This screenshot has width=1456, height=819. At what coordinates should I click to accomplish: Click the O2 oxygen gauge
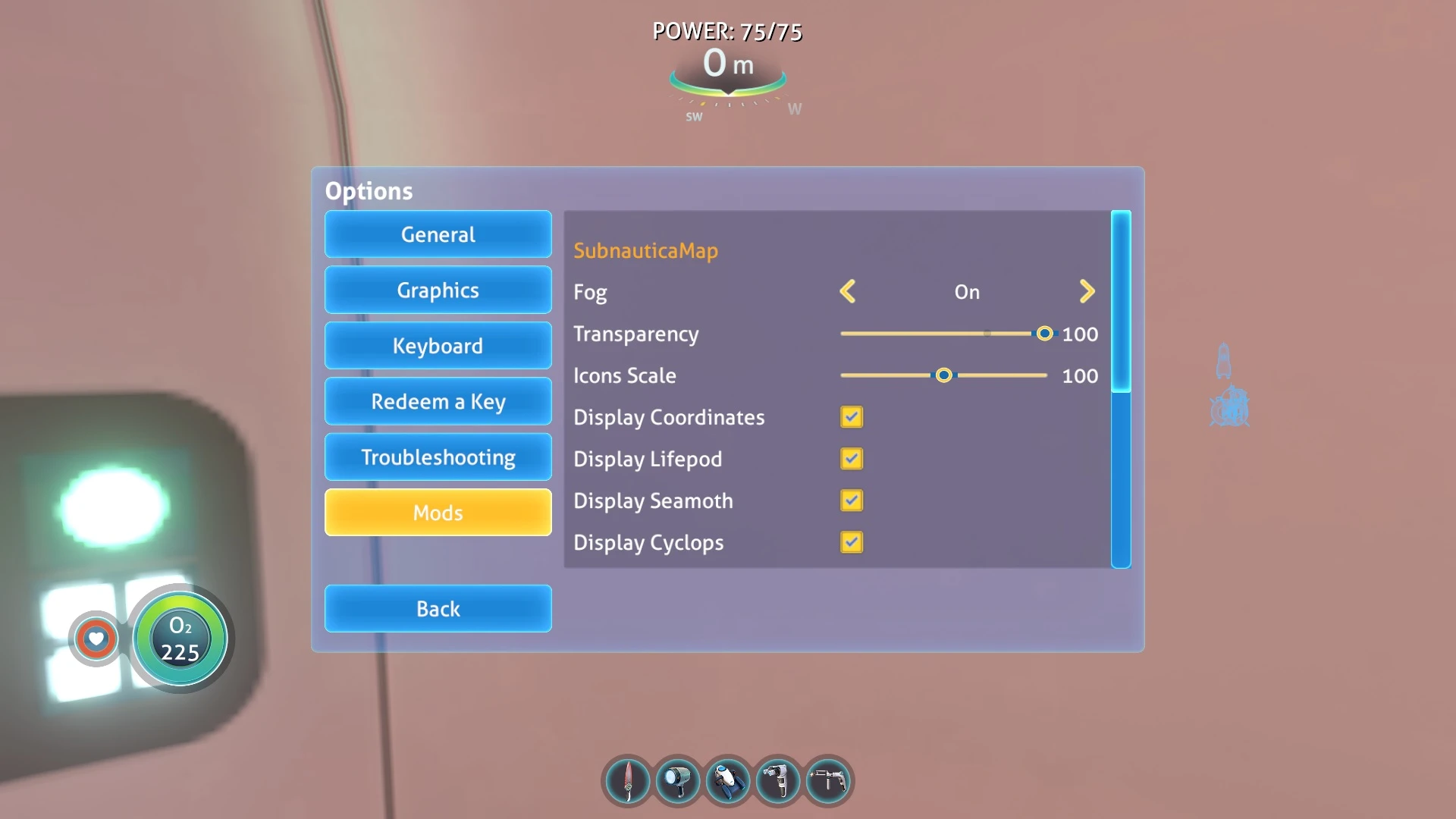click(x=180, y=639)
